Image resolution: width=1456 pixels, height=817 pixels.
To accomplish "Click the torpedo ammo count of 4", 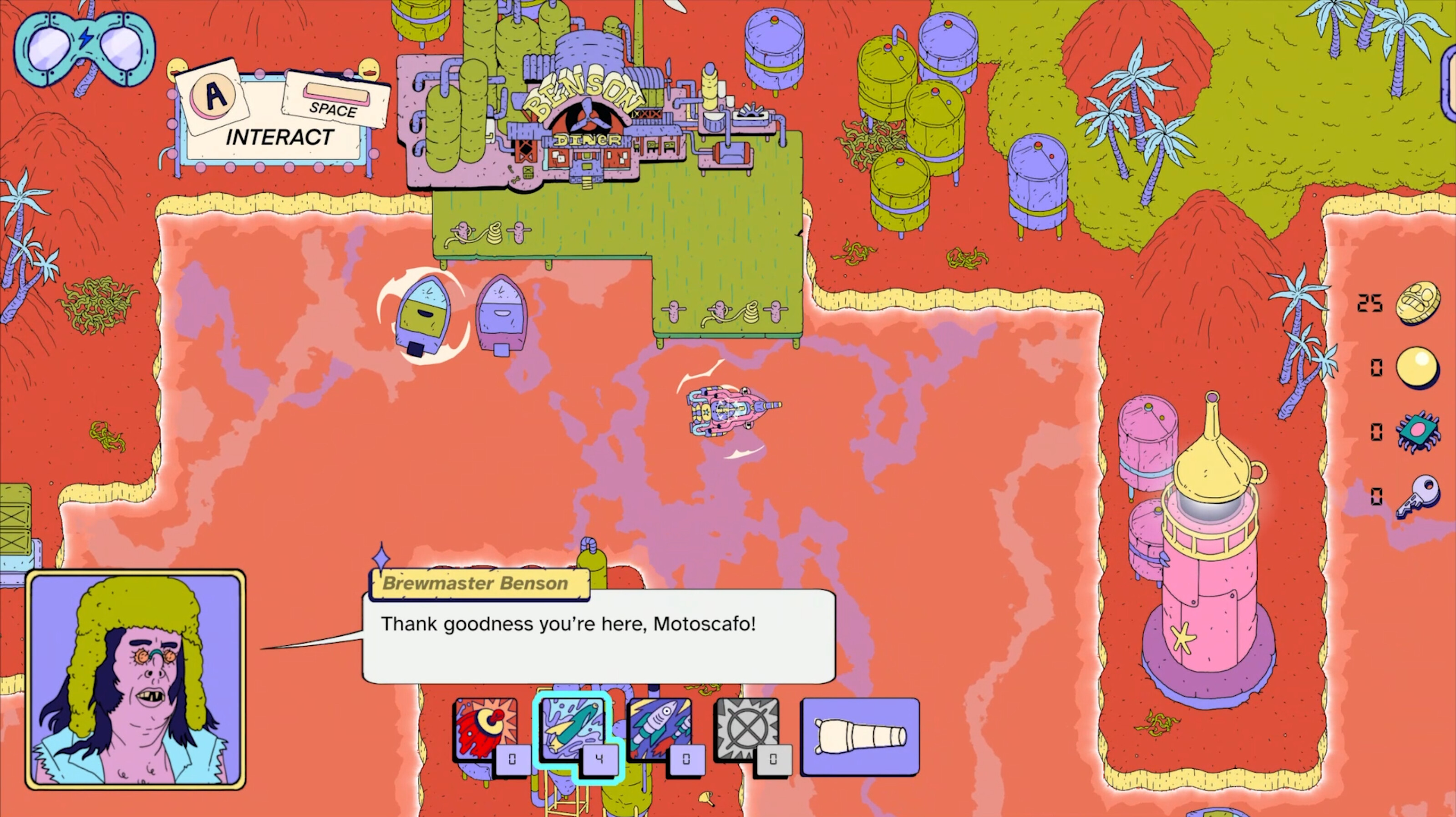I will pos(600,760).
